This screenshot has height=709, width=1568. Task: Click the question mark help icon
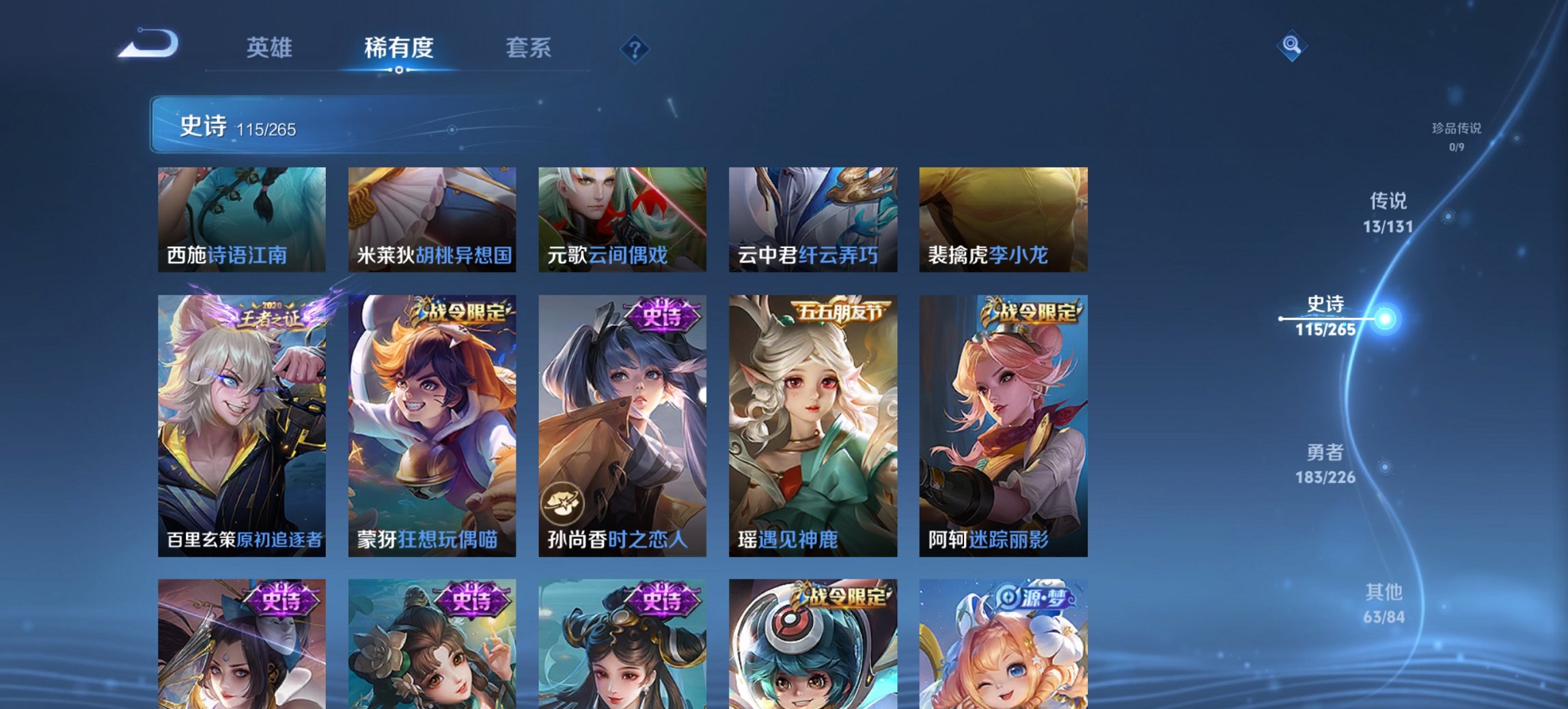(x=634, y=48)
